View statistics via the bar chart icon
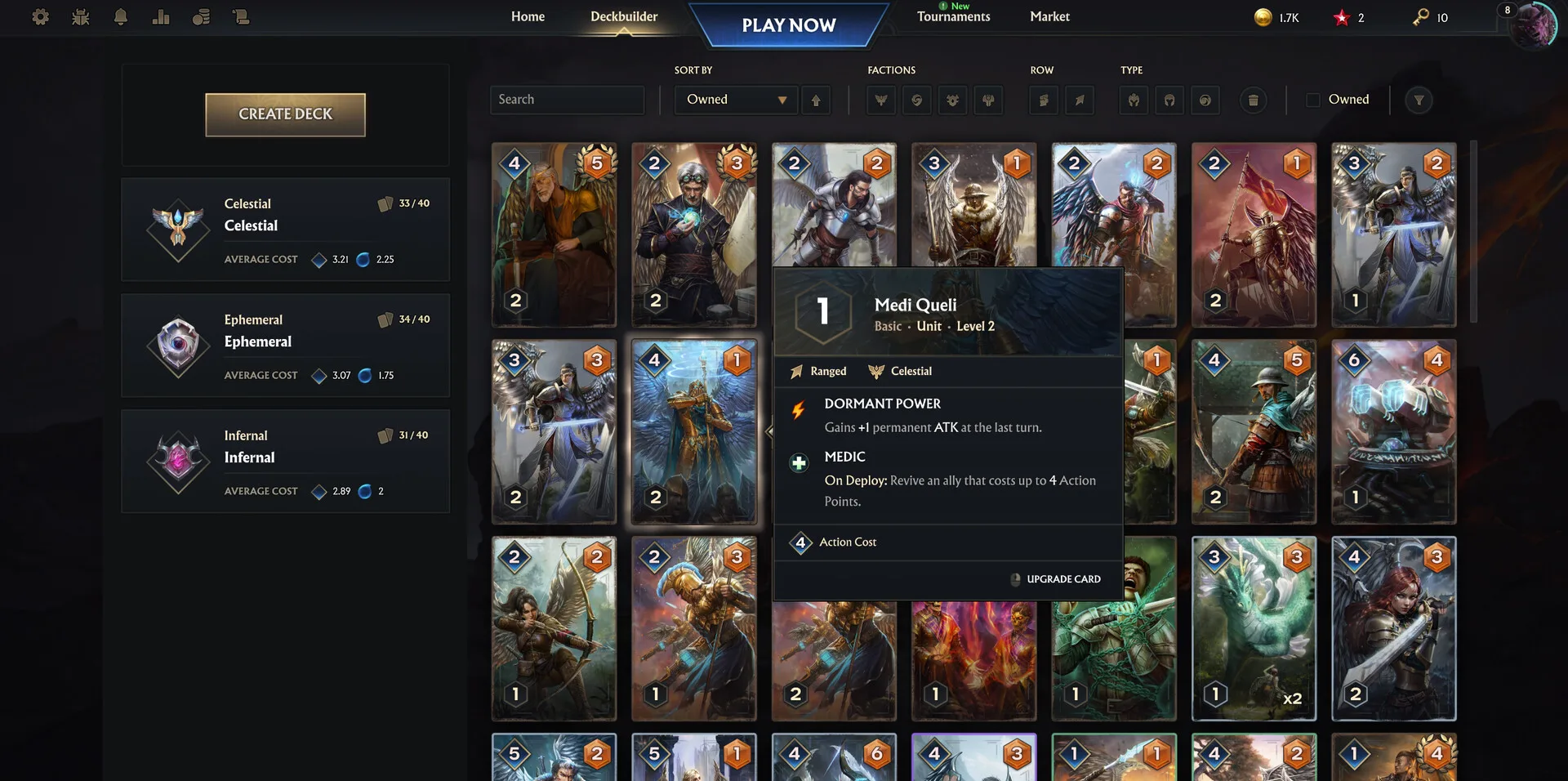This screenshot has width=1568, height=781. (x=161, y=16)
